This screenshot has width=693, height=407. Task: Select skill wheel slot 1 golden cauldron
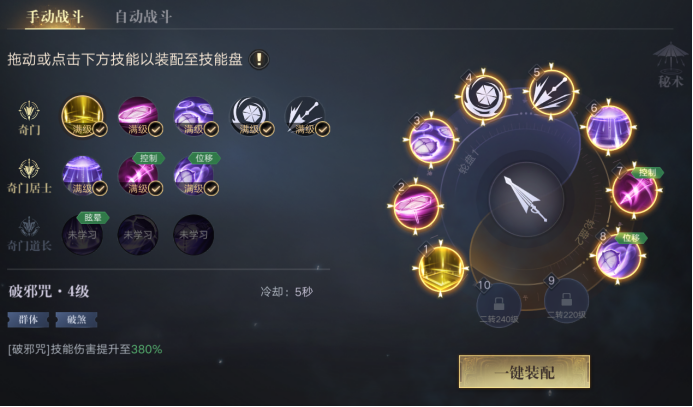440,270
